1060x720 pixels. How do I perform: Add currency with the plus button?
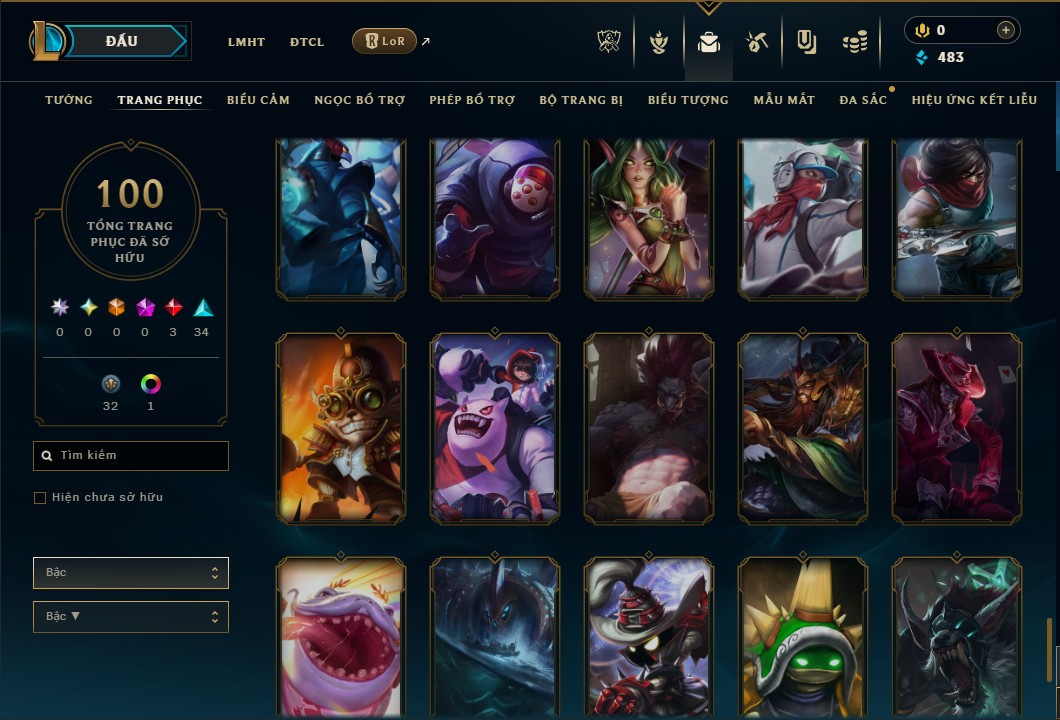(x=1005, y=31)
